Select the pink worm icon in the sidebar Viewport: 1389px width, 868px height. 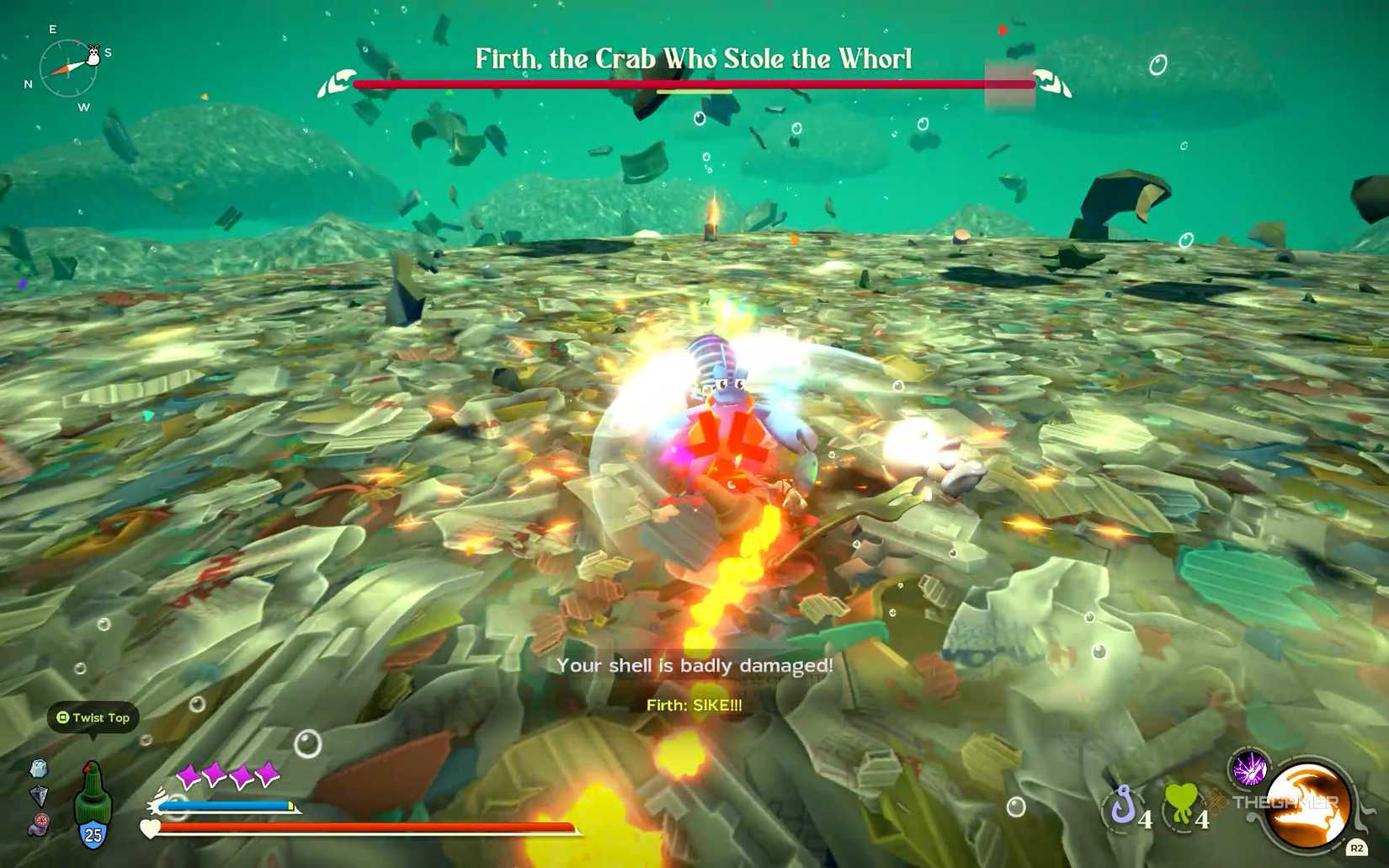coord(38,825)
